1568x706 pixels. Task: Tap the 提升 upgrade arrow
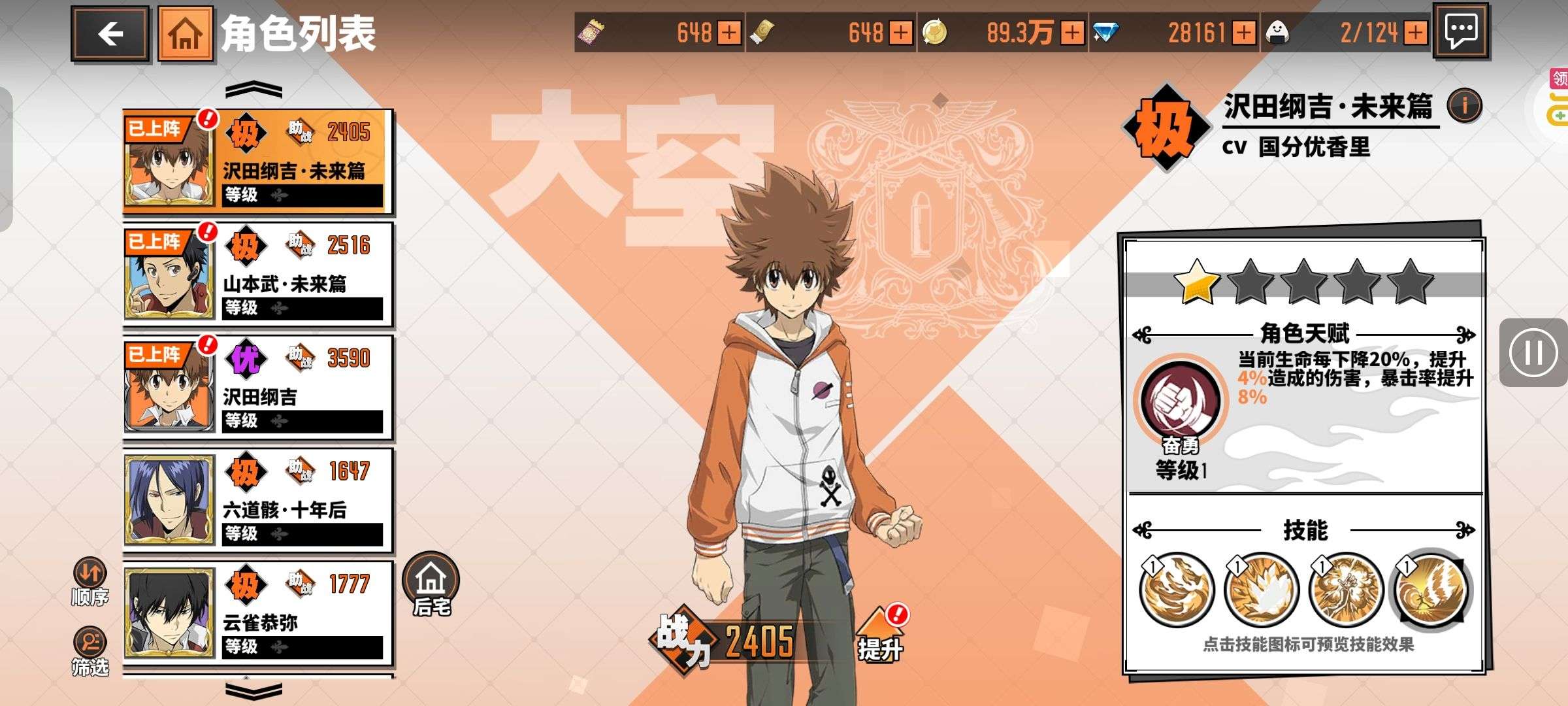point(881,635)
